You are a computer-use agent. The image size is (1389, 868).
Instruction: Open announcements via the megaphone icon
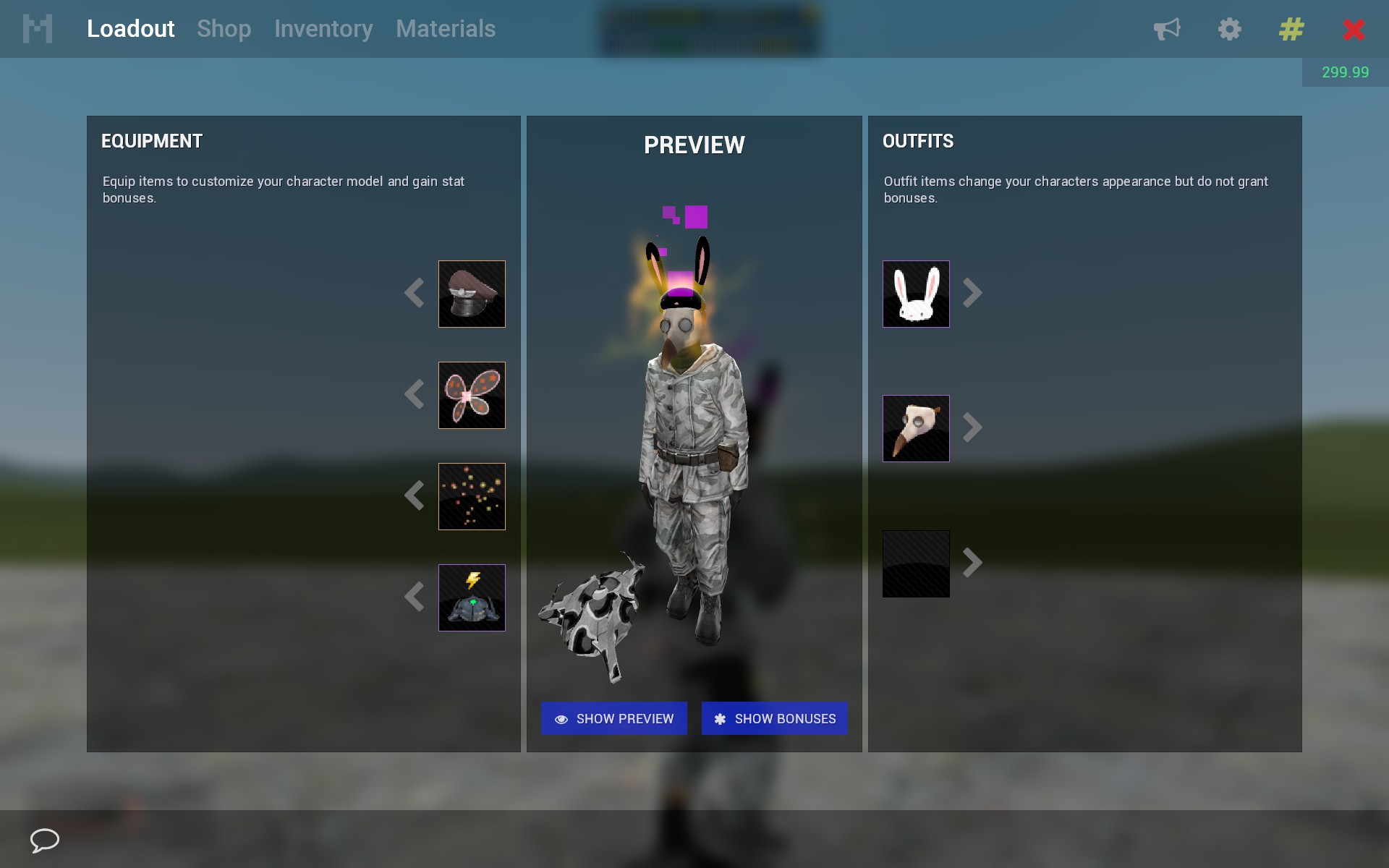pos(1167,29)
